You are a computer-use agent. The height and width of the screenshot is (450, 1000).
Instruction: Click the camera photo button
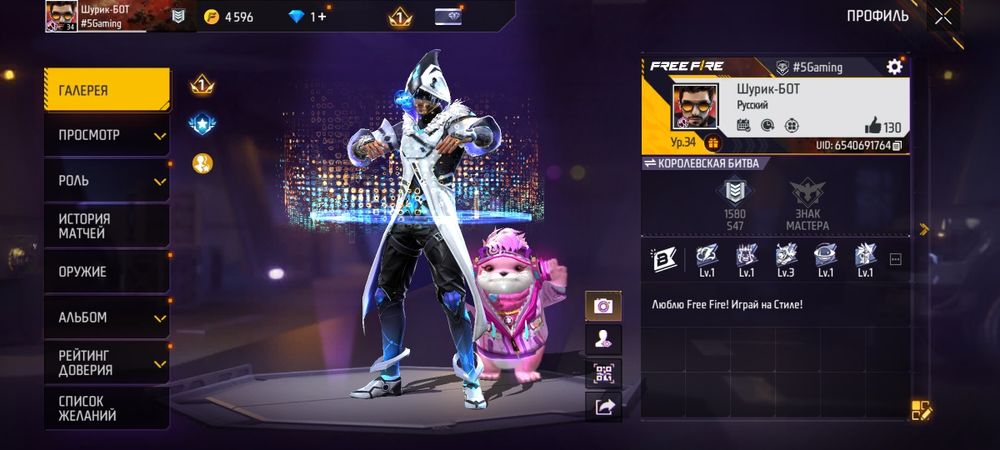point(603,306)
